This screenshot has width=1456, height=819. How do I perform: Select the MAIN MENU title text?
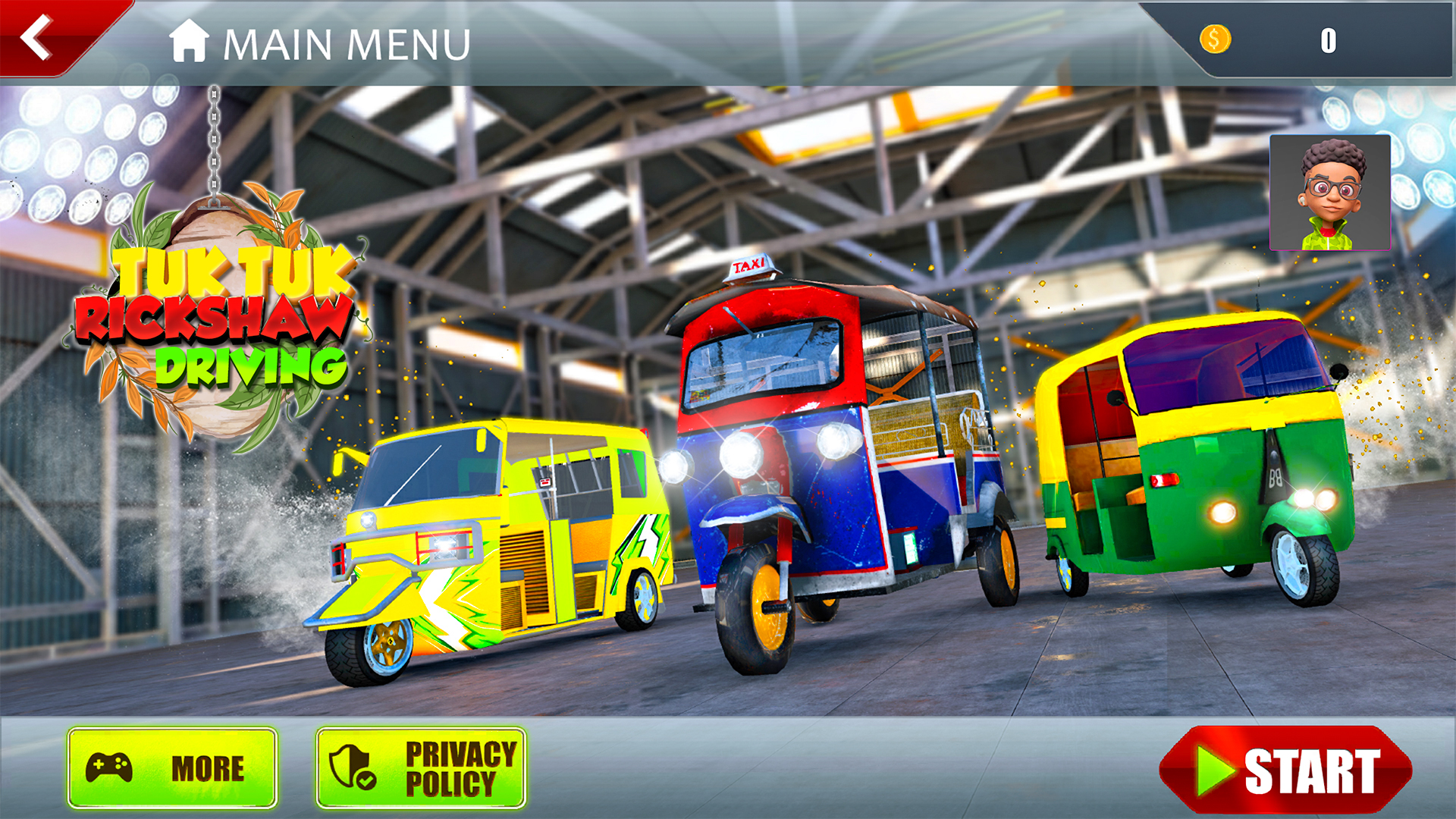(x=345, y=44)
